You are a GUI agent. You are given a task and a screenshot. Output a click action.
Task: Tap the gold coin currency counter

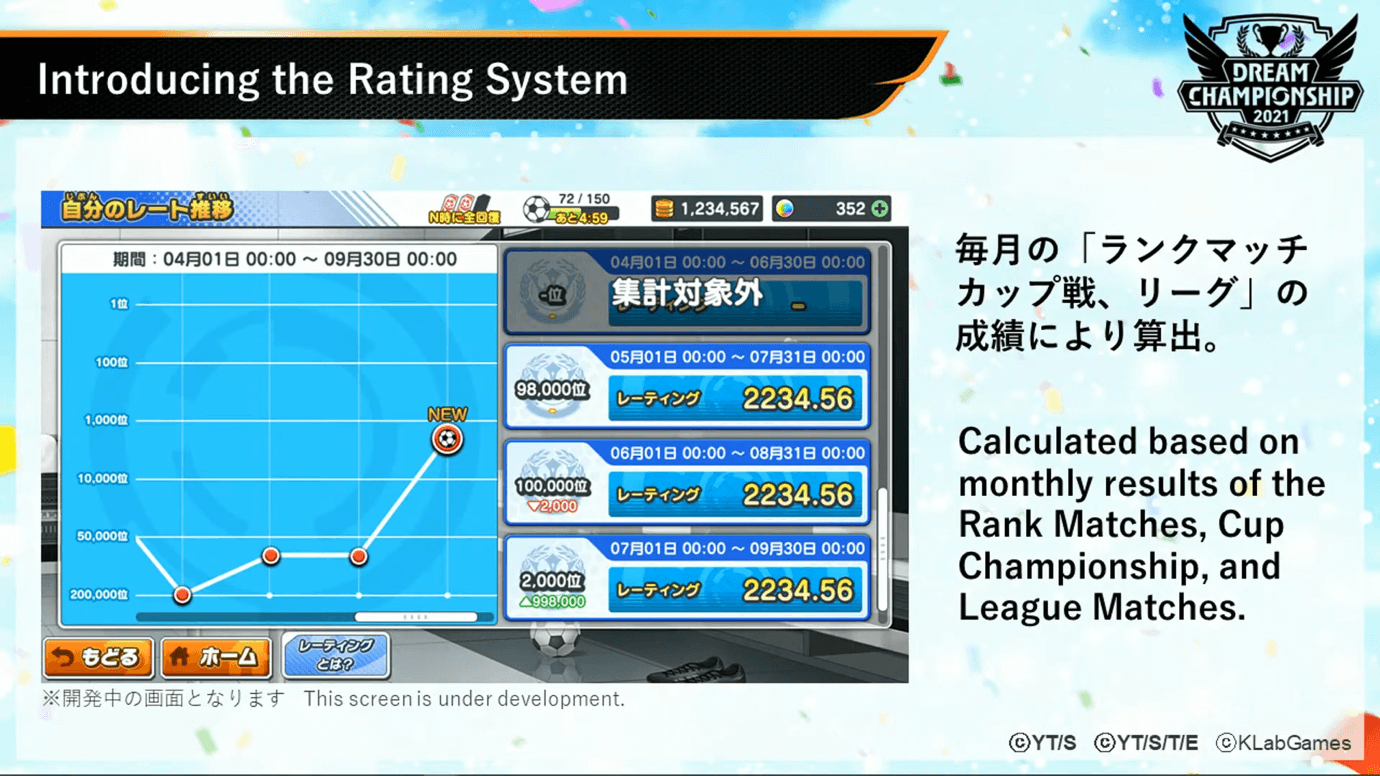tap(707, 209)
